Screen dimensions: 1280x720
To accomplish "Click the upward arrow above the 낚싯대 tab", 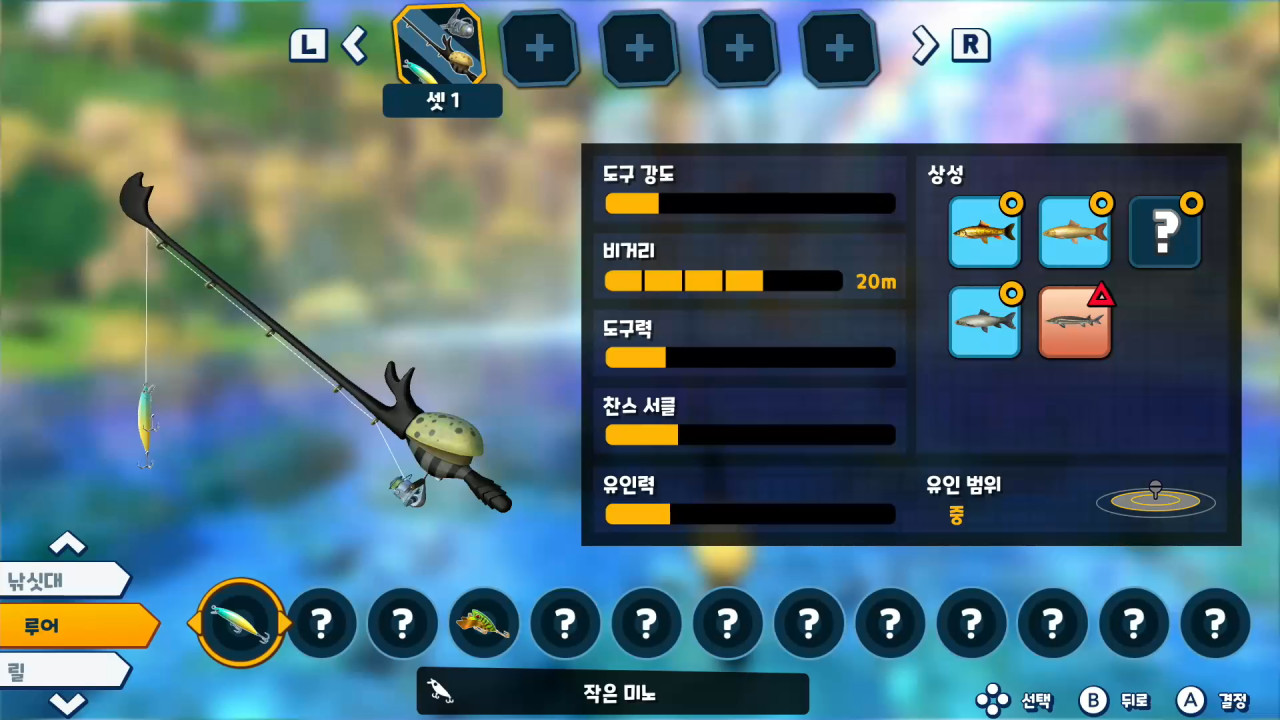I will tap(68, 544).
